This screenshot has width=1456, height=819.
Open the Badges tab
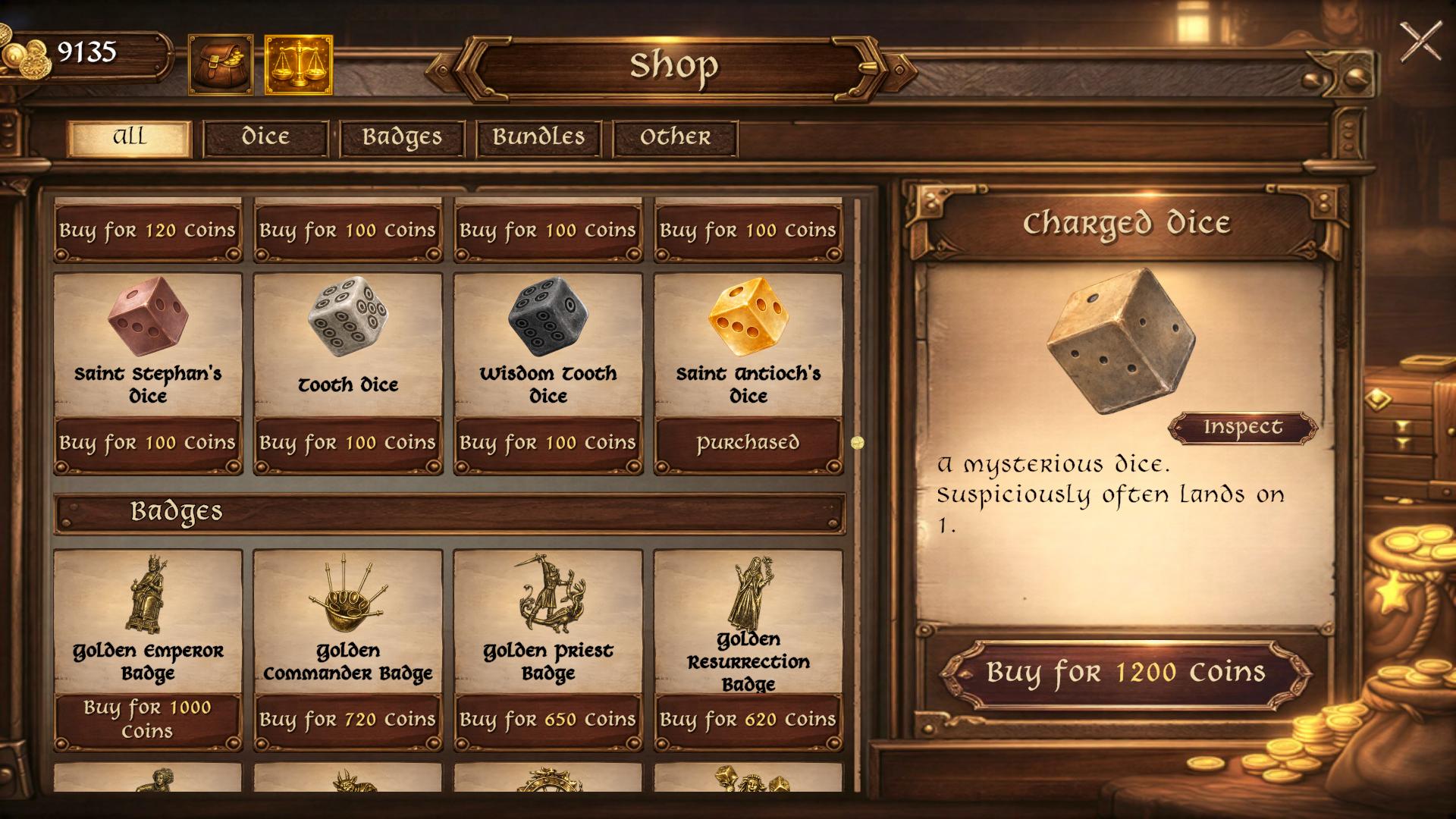click(403, 137)
